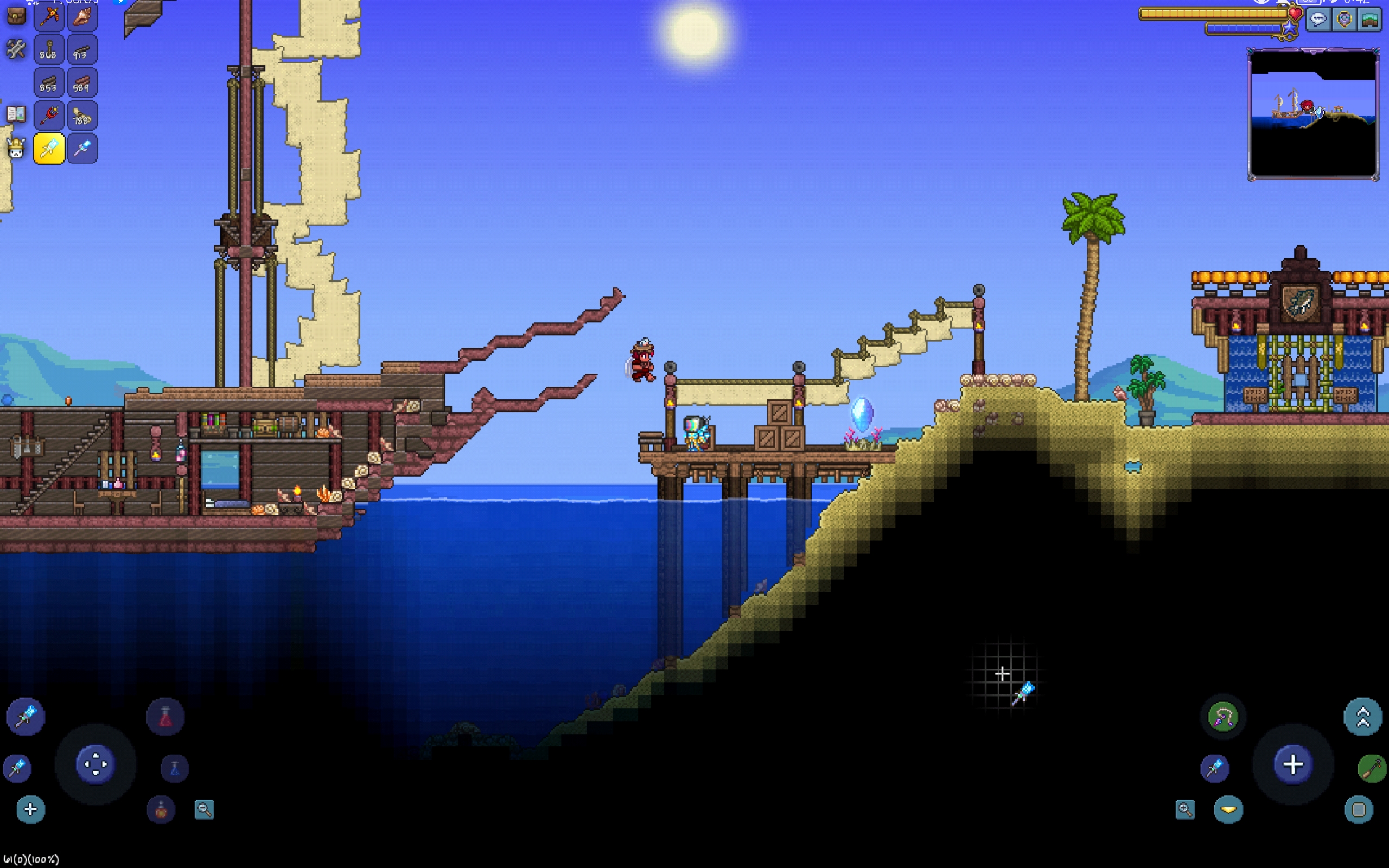Select the red staff hotbar slot
This screenshot has width=1389, height=868.
click(49, 116)
